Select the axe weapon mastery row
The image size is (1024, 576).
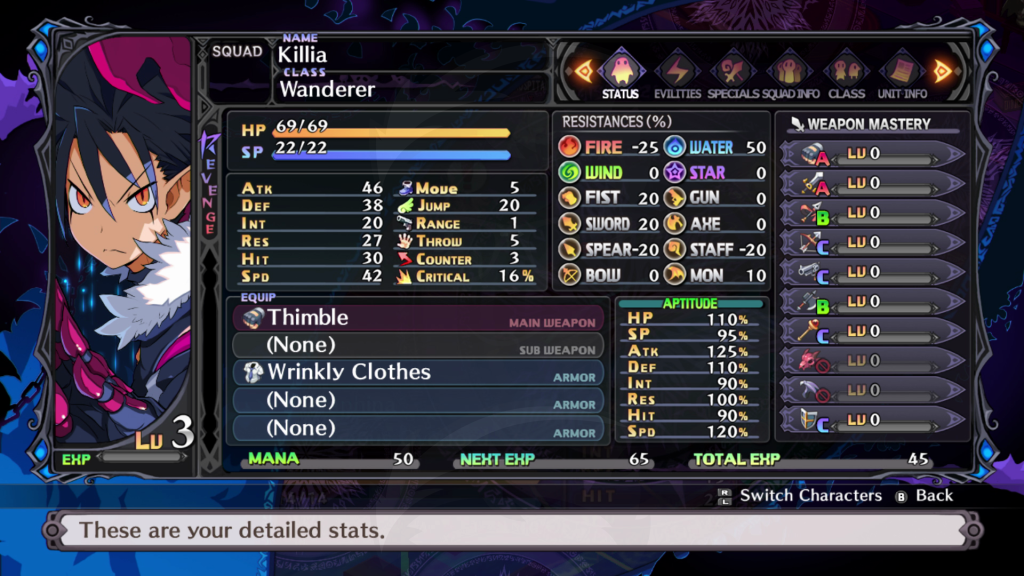point(872,301)
